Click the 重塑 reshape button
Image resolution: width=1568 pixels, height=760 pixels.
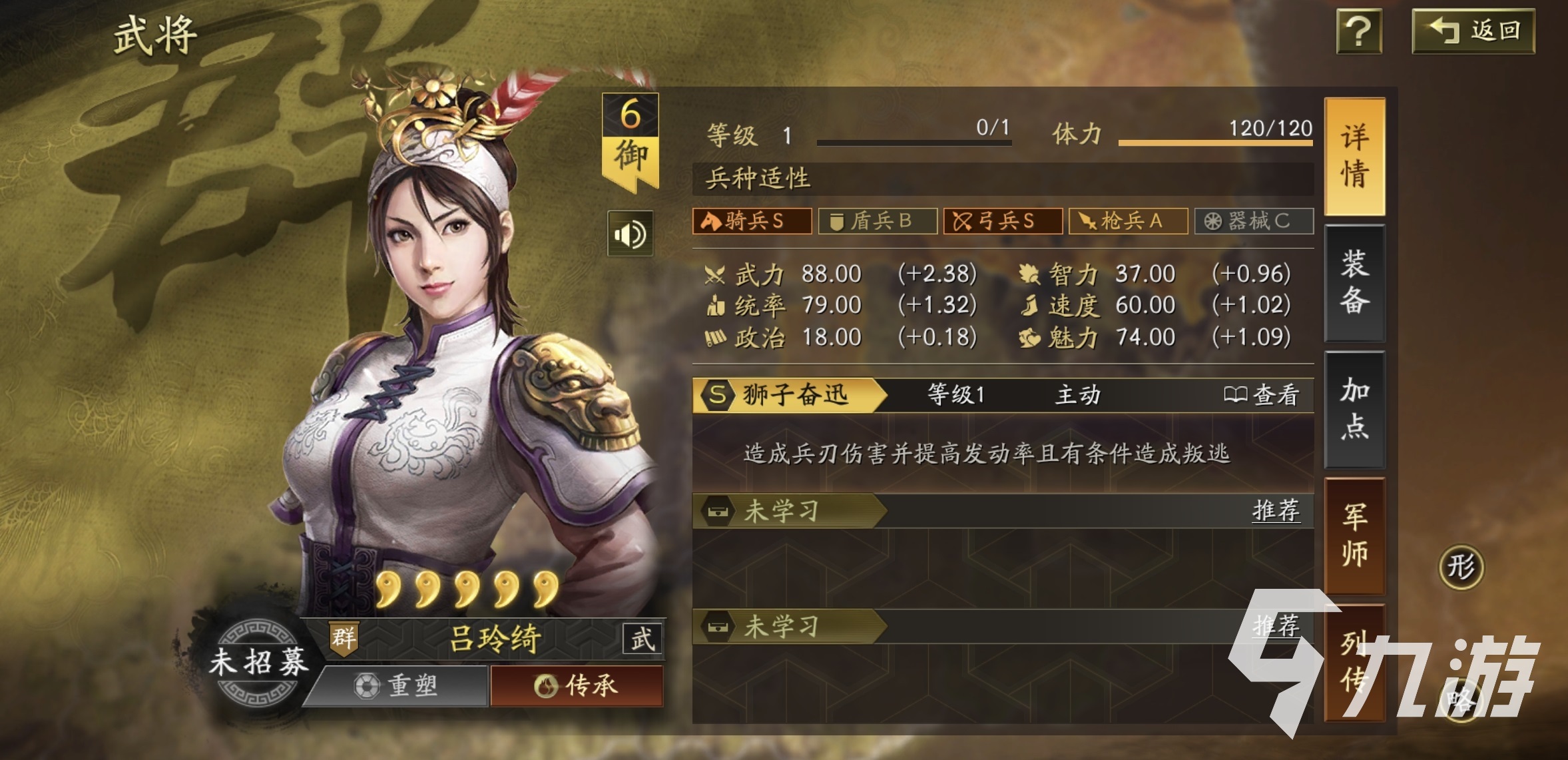(x=397, y=685)
